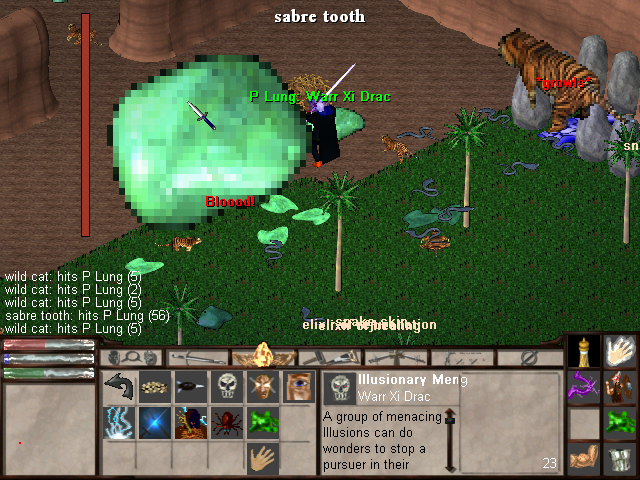This screenshot has height=480, width=640.
Task: Select the pile of seeds spell icon
Action: click(x=155, y=387)
